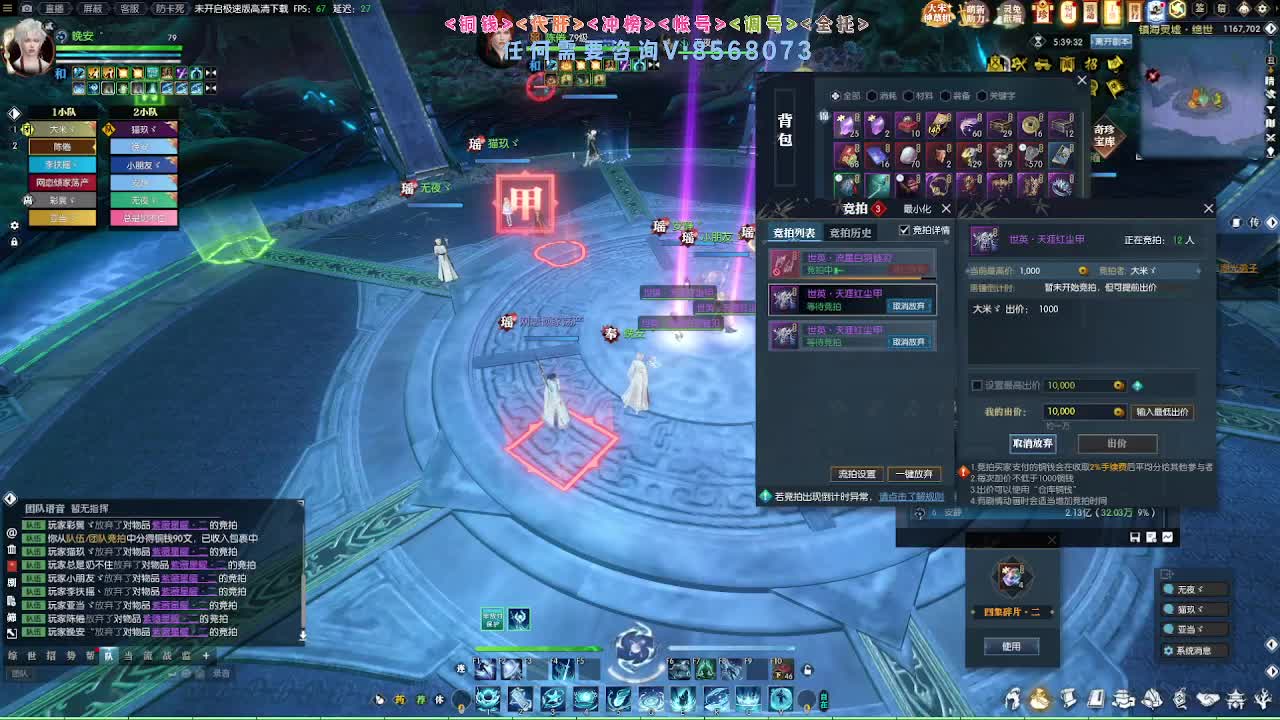Click the purple gem stack of 25 in backpack
1280x720 pixels.
click(848, 126)
